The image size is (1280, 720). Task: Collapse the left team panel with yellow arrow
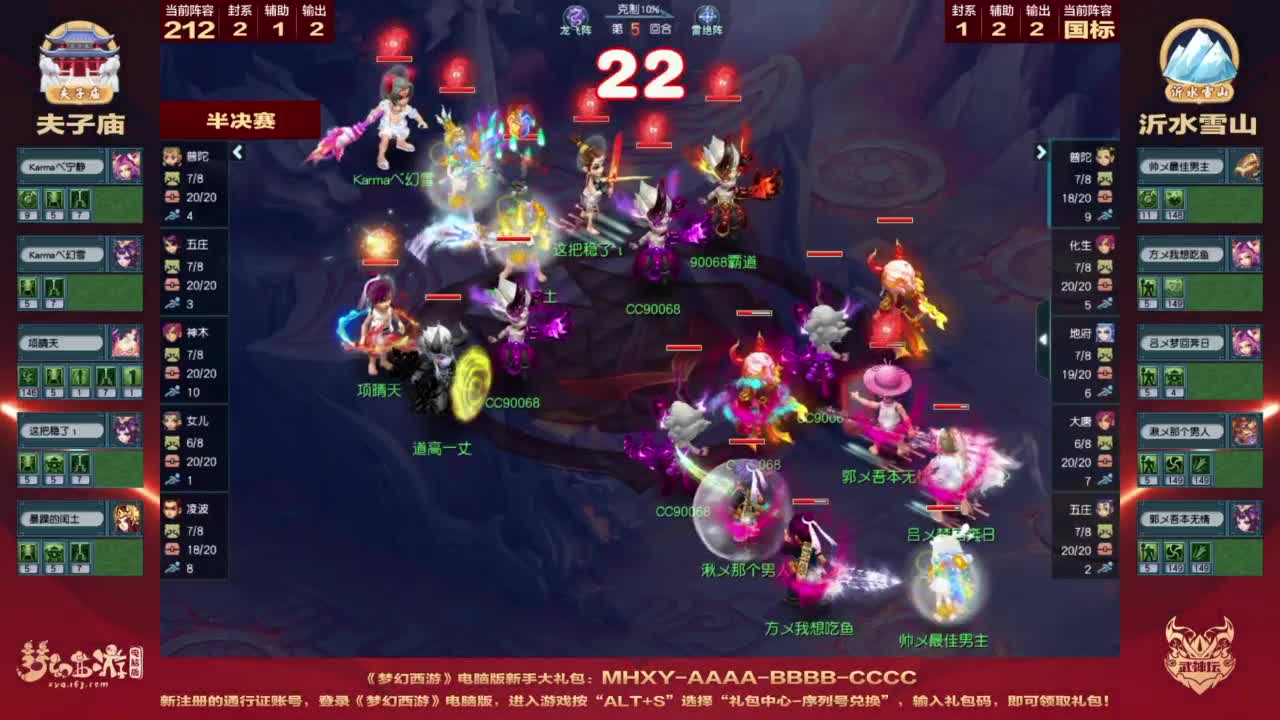(x=238, y=154)
